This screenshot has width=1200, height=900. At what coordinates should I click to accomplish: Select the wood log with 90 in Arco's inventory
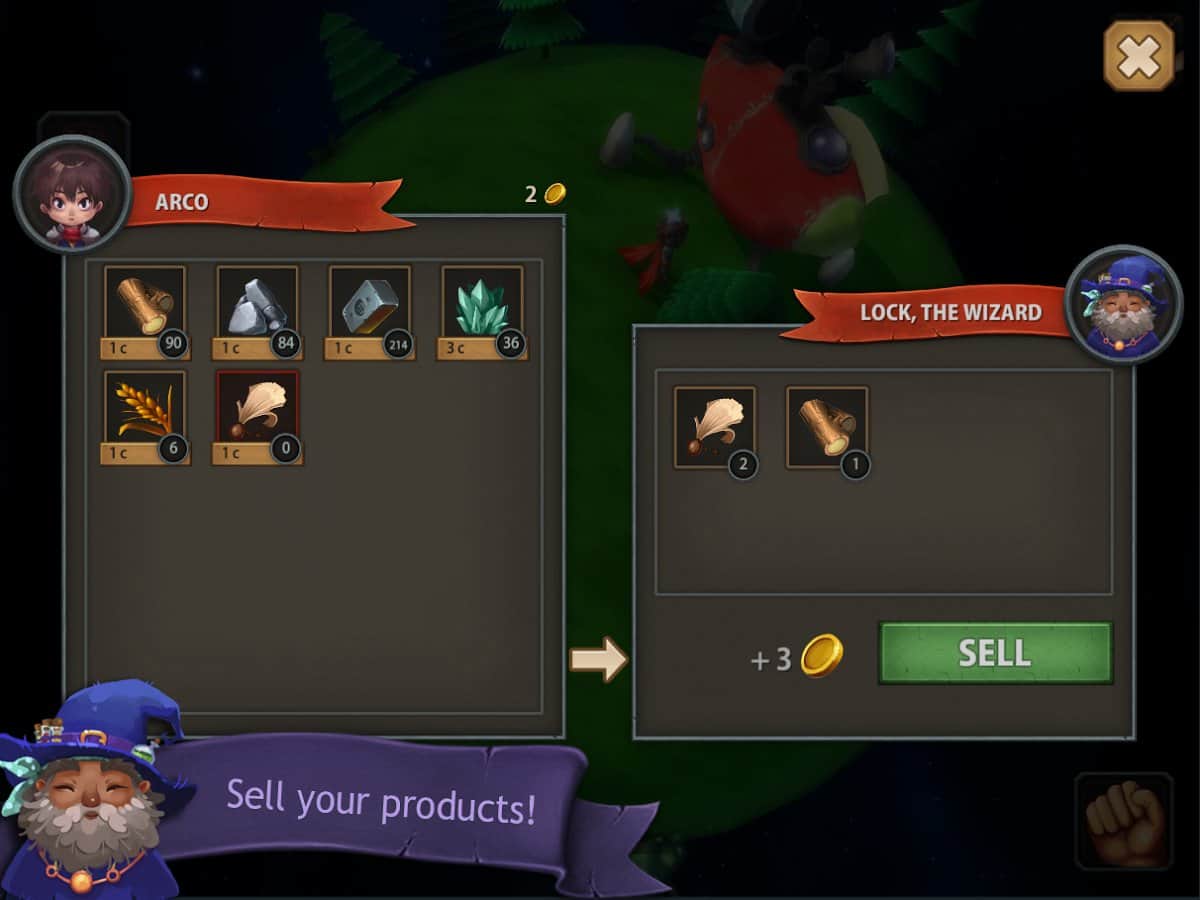click(x=145, y=306)
